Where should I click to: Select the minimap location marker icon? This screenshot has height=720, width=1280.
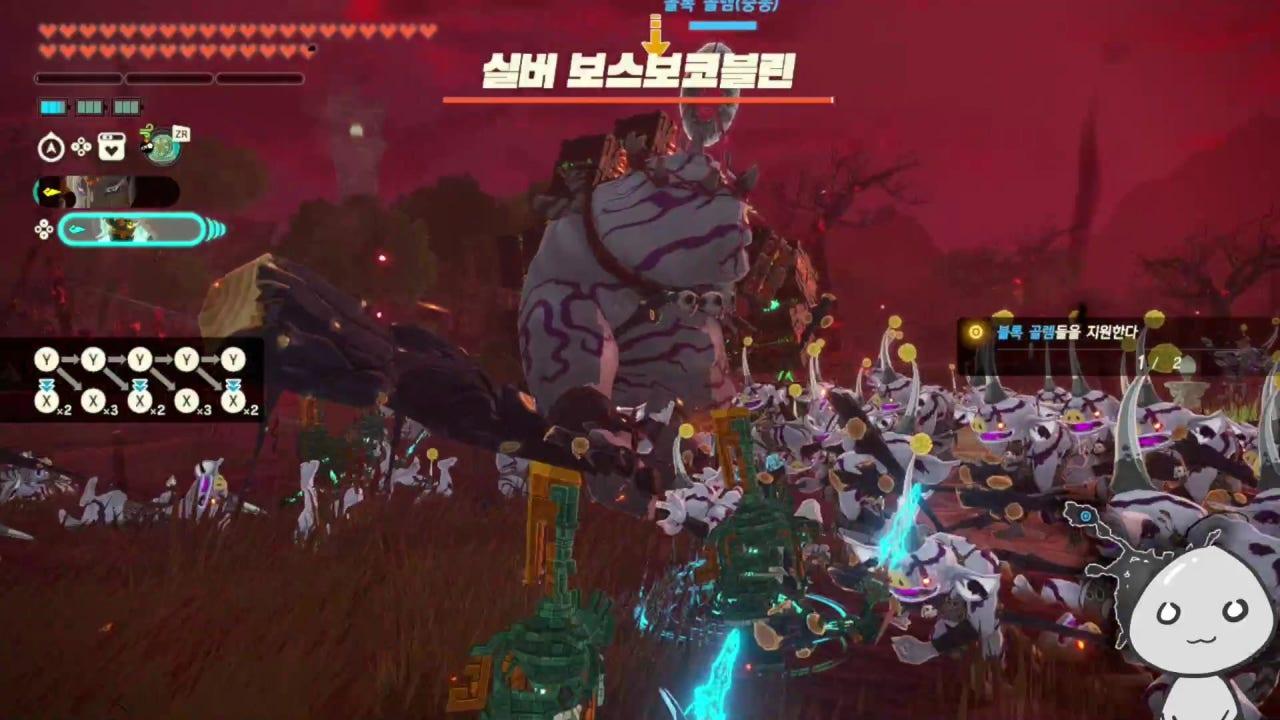tap(1085, 515)
